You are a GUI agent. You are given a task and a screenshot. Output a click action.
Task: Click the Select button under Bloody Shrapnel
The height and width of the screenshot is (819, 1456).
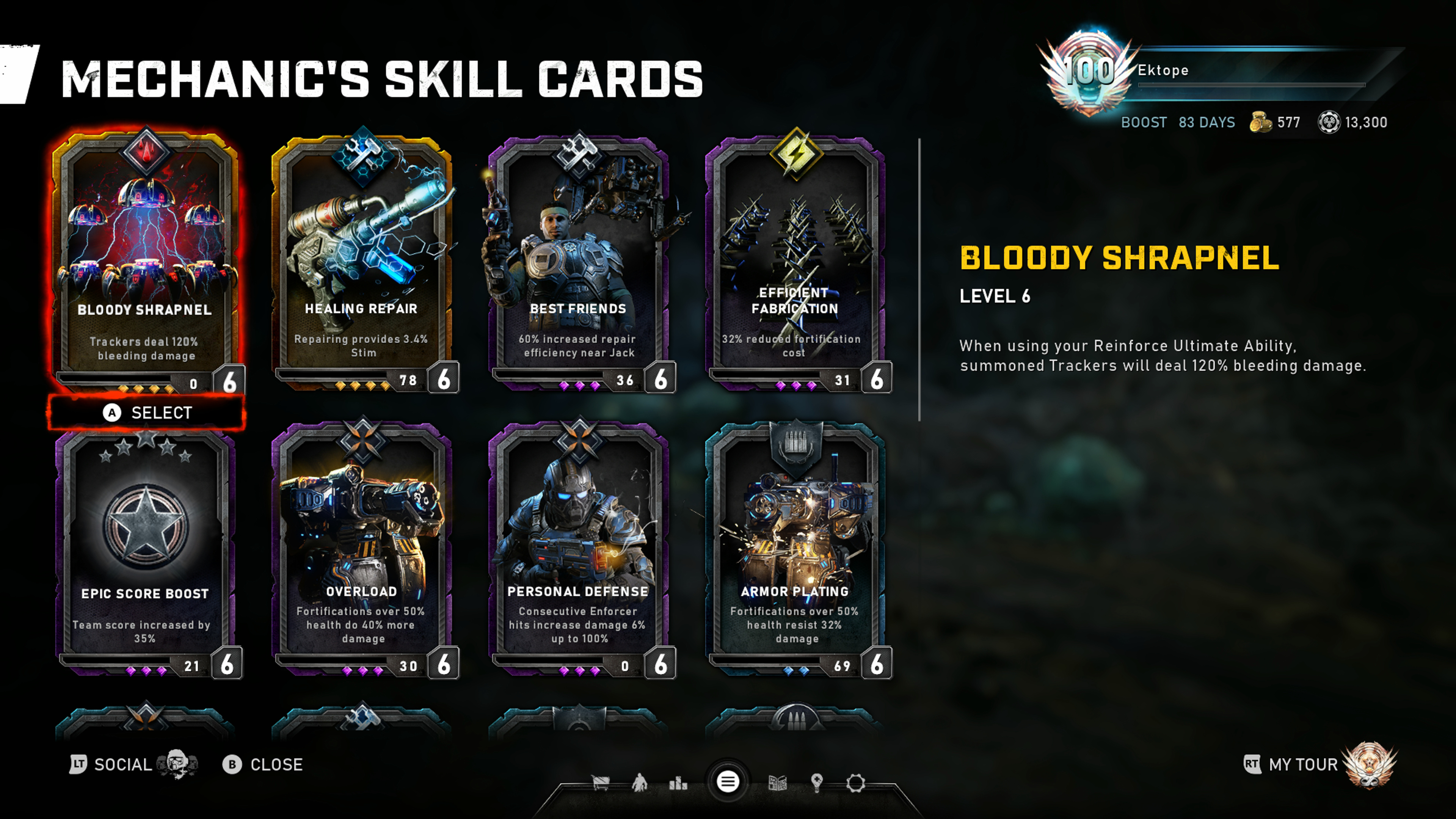pos(147,413)
